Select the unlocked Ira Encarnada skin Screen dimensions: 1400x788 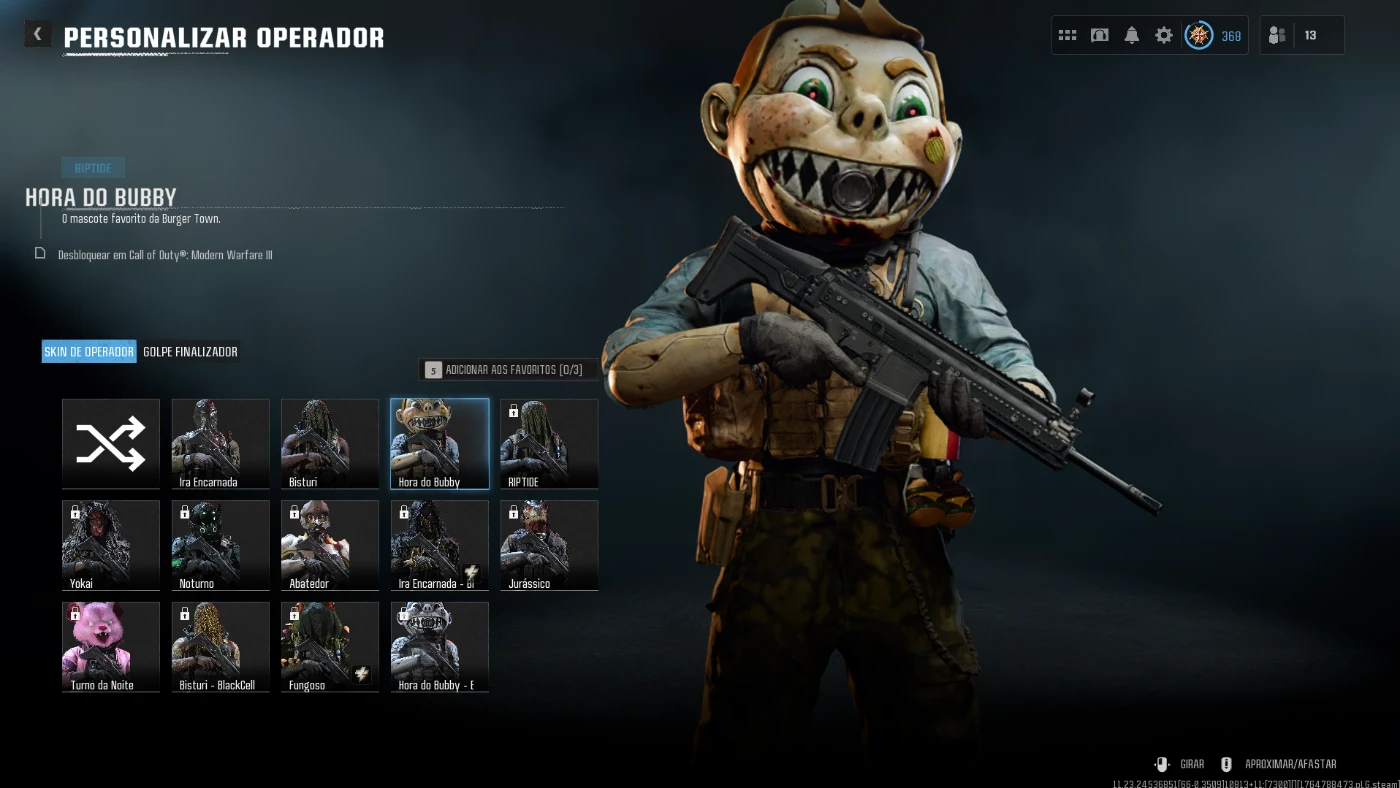pos(220,443)
